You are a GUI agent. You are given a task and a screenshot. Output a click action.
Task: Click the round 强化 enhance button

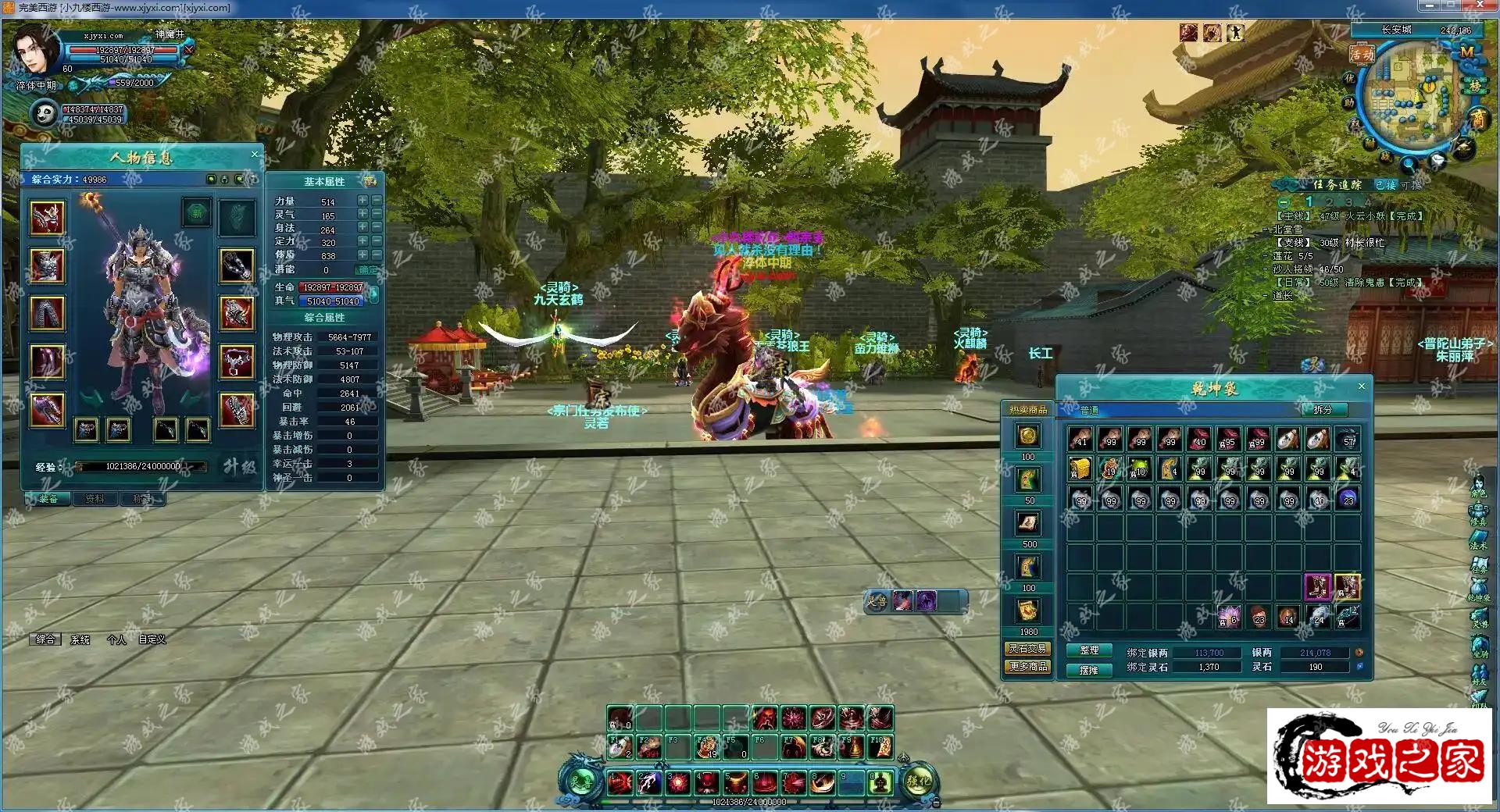pyautogui.click(x=918, y=781)
